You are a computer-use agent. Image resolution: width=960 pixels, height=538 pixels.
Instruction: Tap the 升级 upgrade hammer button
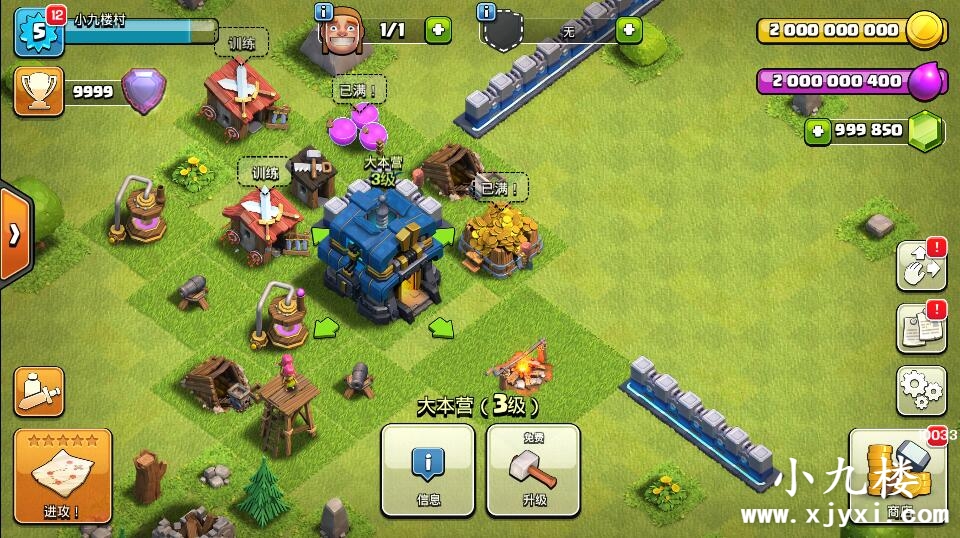pos(533,469)
